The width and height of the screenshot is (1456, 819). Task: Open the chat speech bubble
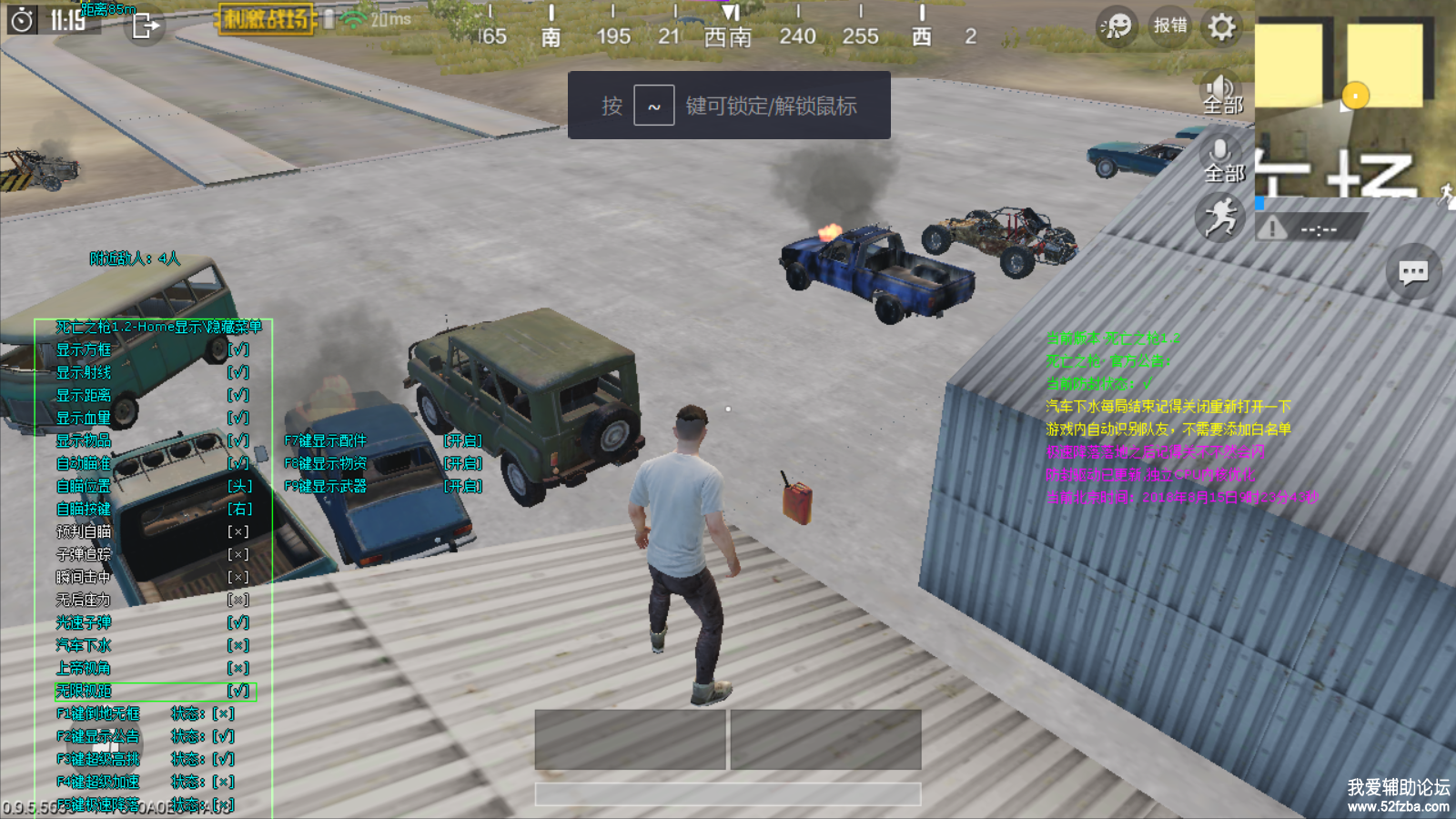coord(1412,272)
